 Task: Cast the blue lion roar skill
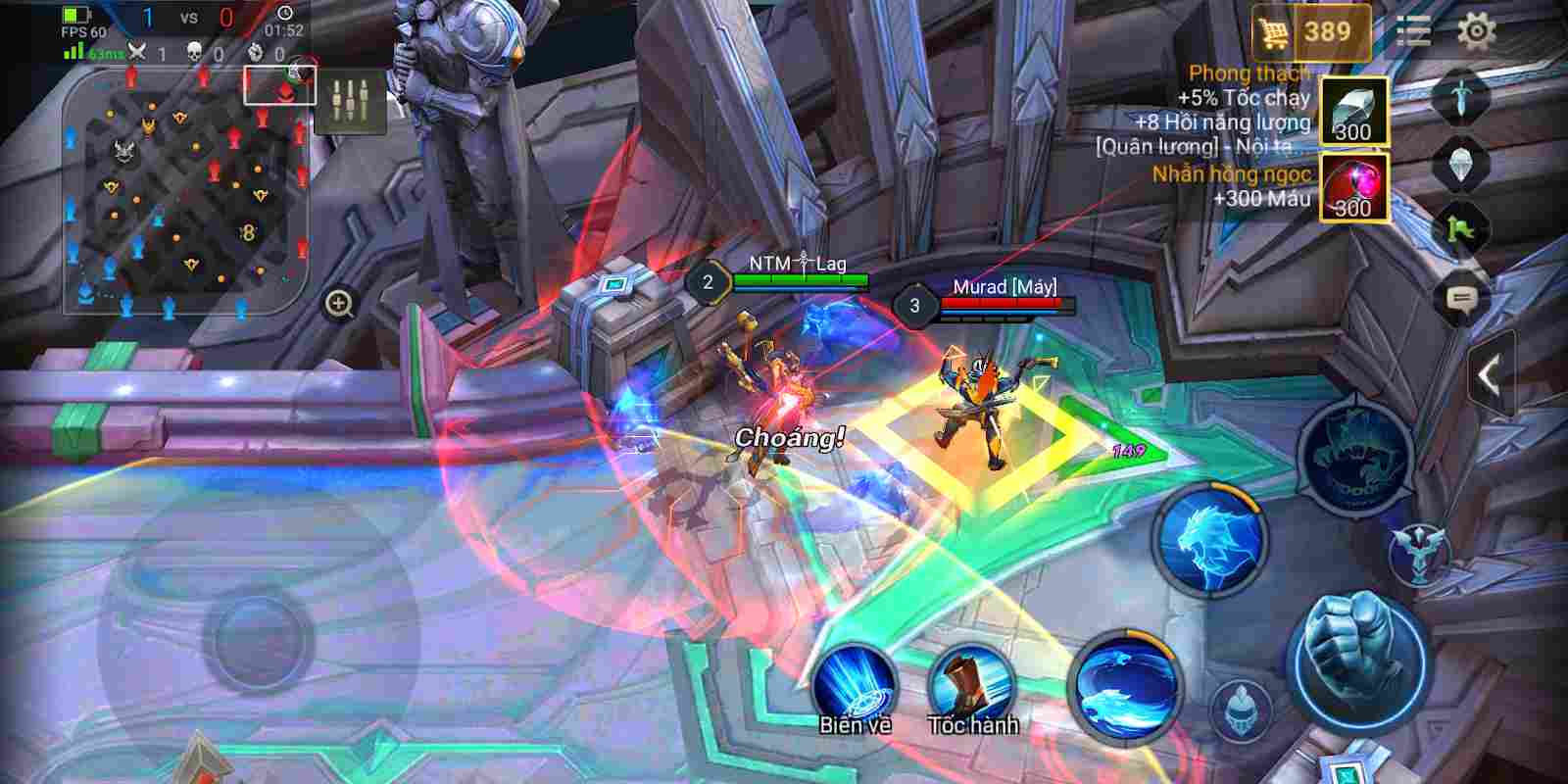(1211, 540)
